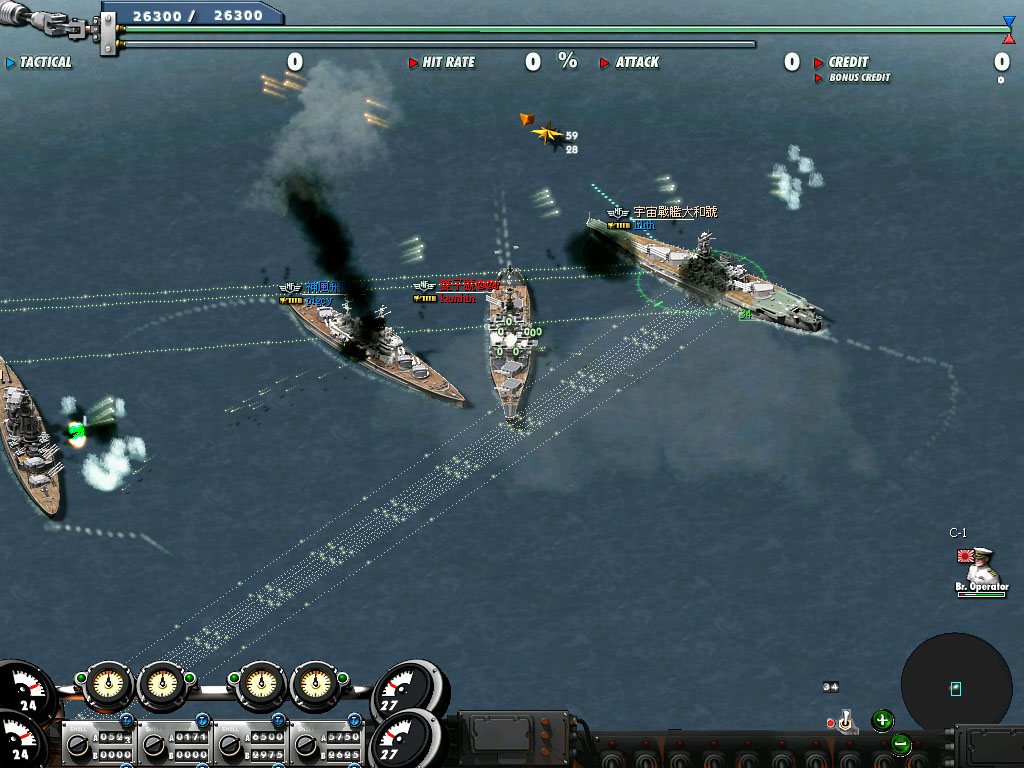Show the HIT RATE statistic

pos(448,62)
